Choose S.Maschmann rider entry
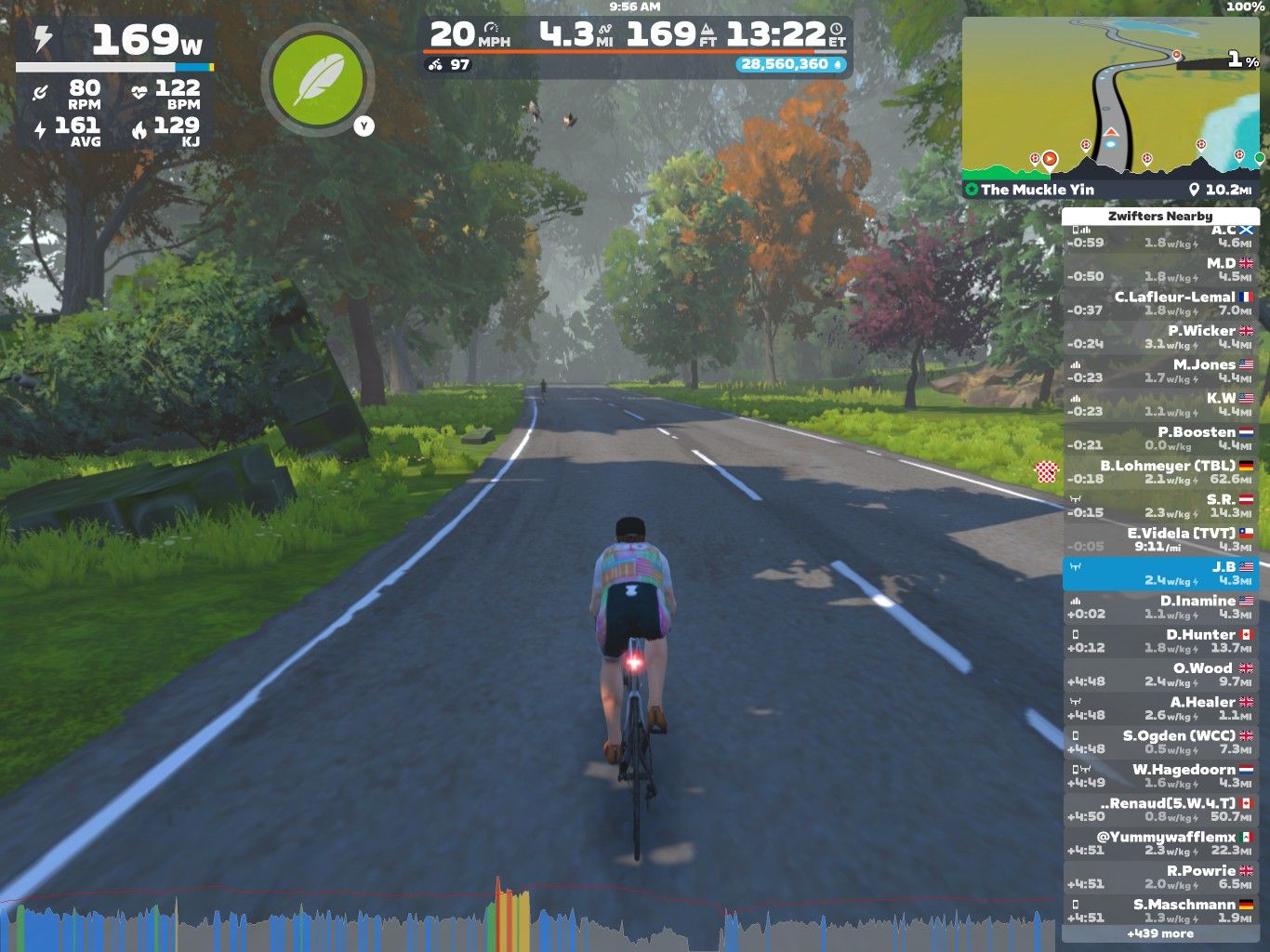The image size is (1270, 952). tap(1160, 910)
